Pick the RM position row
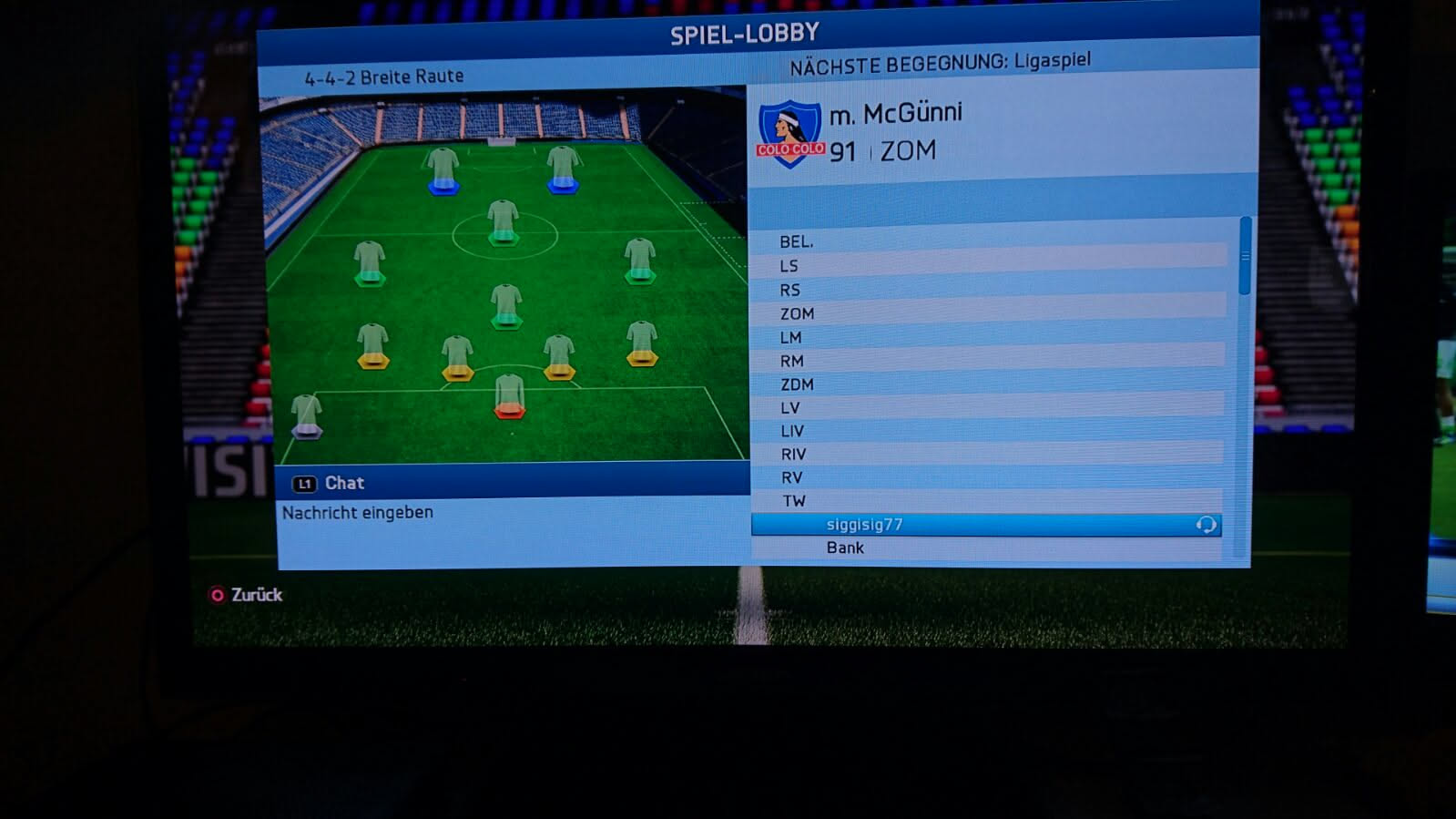 (x=988, y=361)
